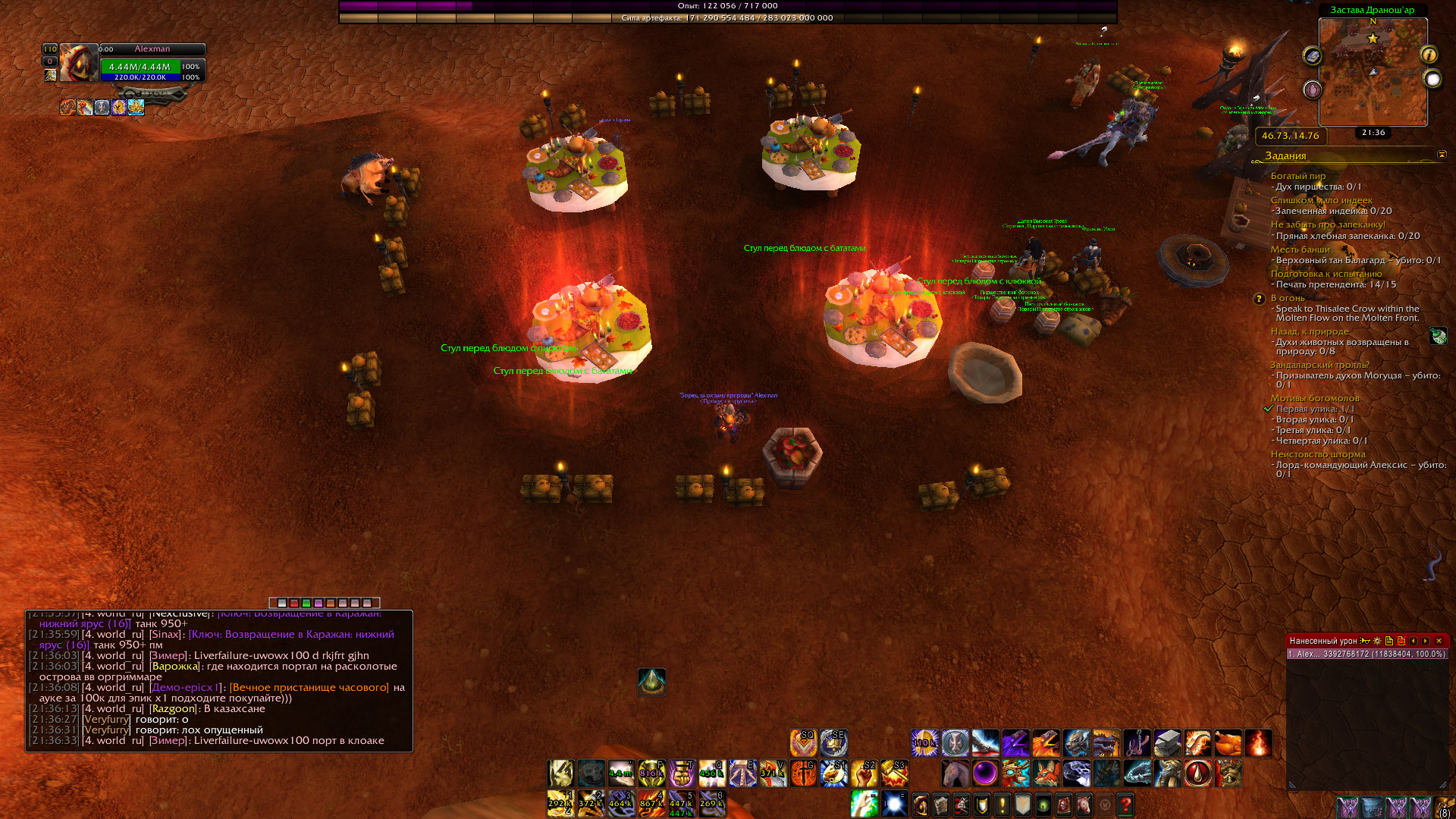Go to next damage meter segment arrow
The height and width of the screenshot is (819, 1456).
click(1426, 641)
